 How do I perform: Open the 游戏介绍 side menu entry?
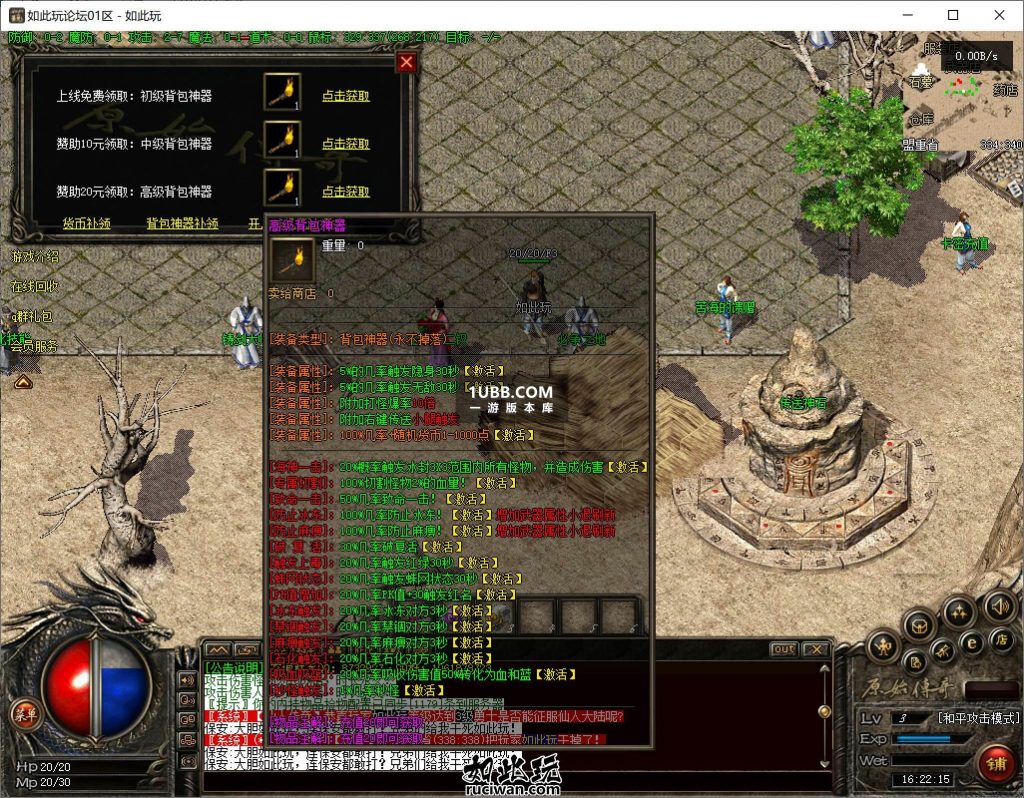point(35,257)
